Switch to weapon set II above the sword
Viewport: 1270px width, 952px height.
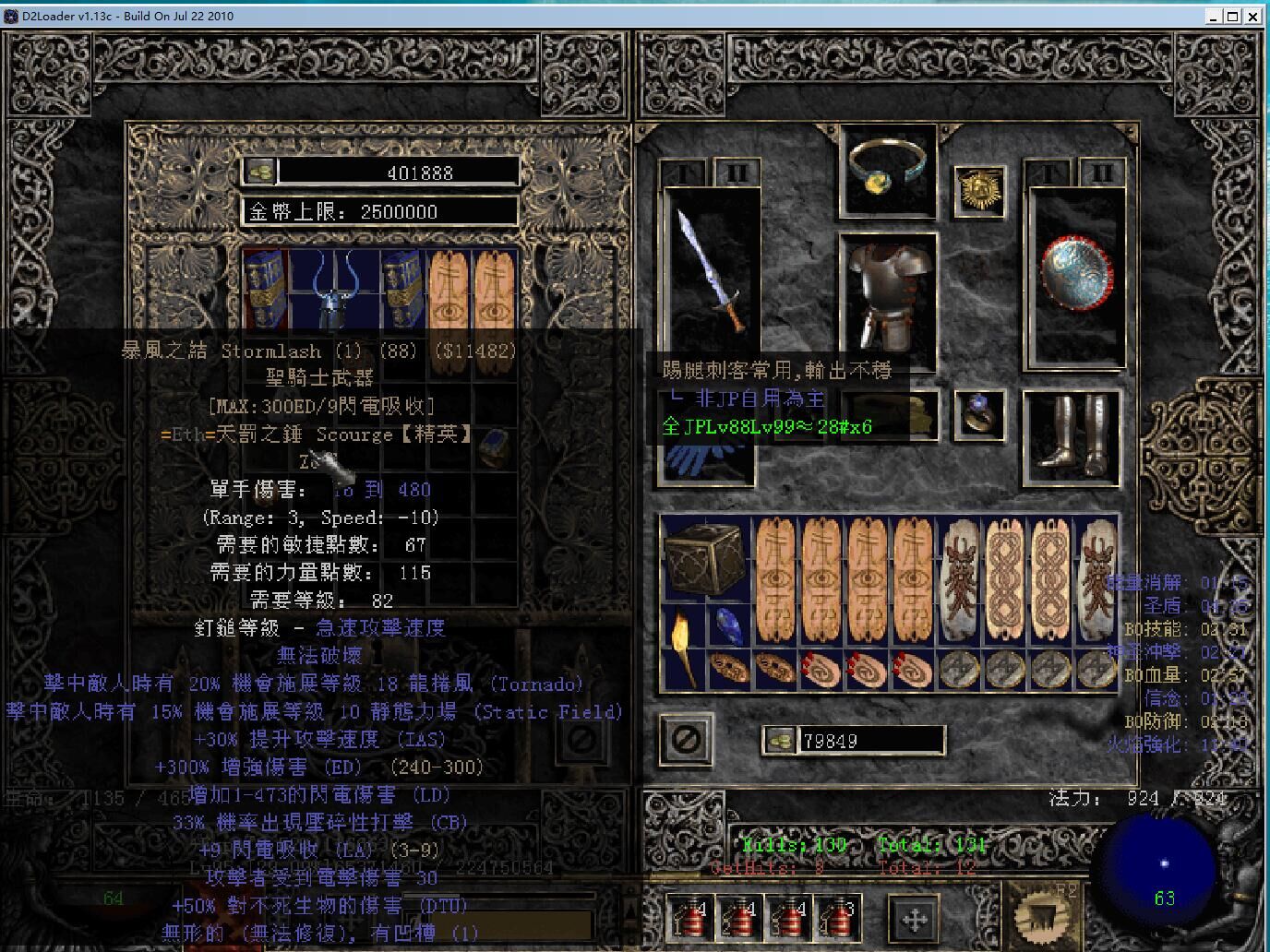point(737,173)
